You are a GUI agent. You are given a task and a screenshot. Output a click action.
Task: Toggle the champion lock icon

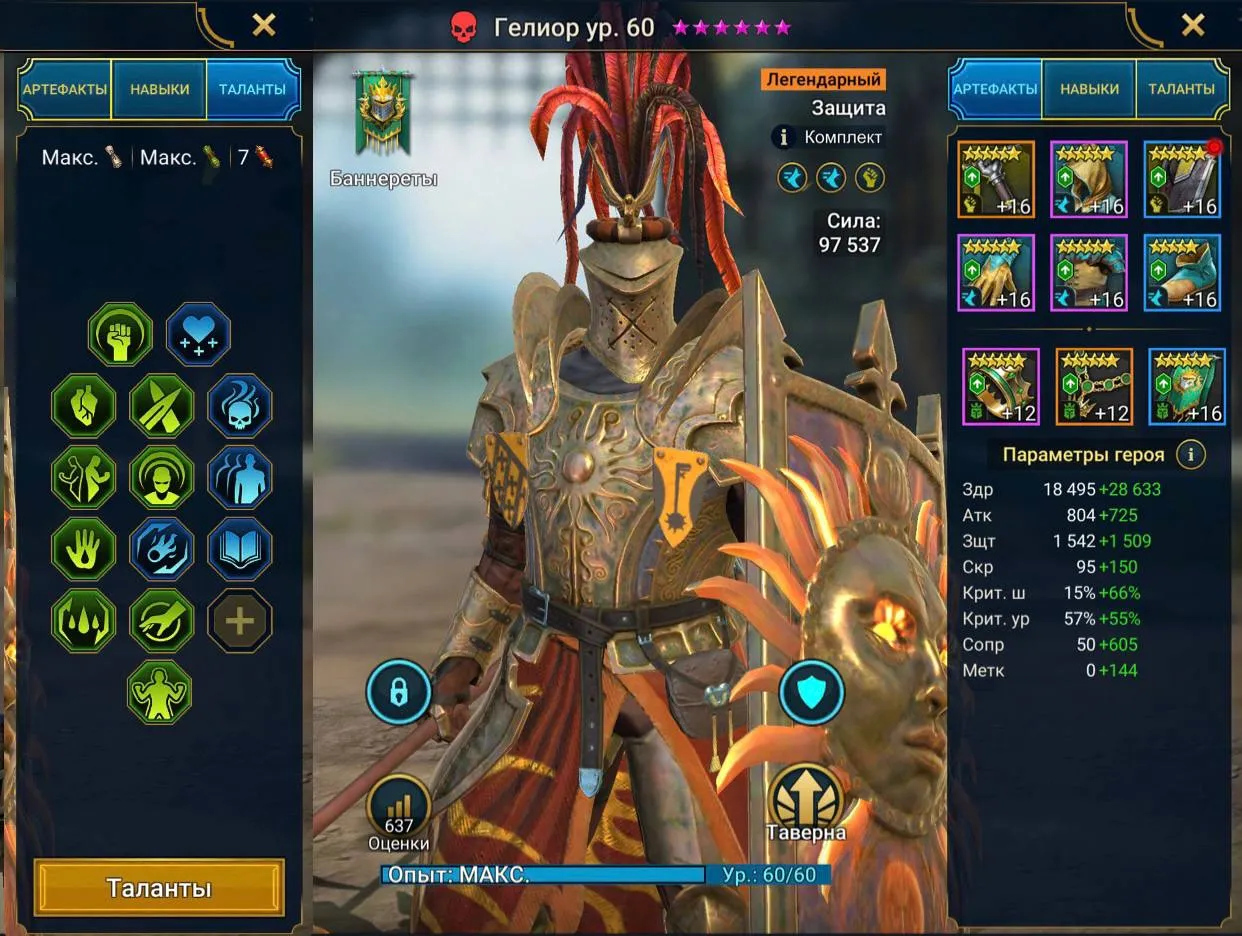click(x=398, y=691)
